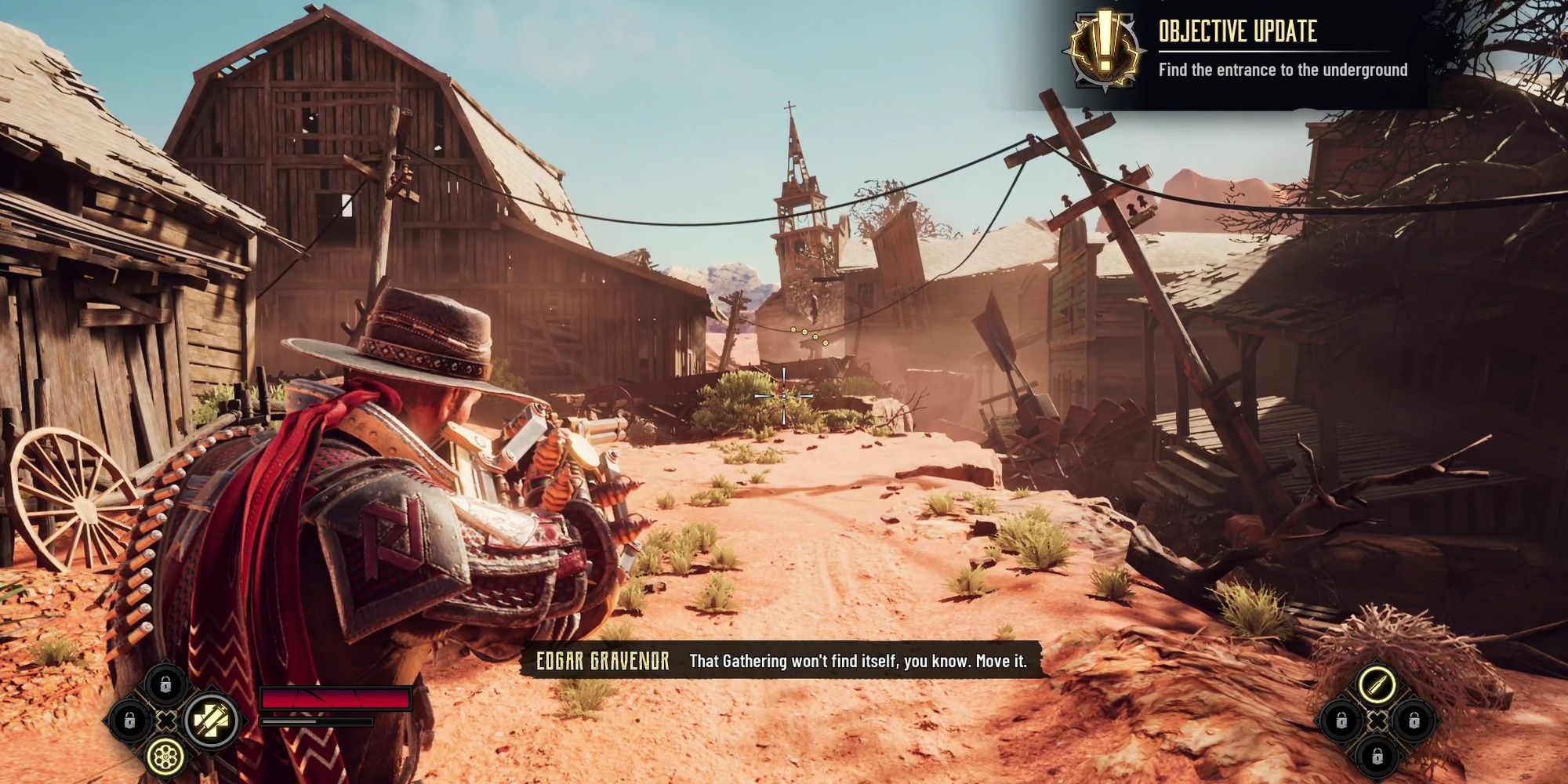Expand the left ability wheel's top locked node
Image resolution: width=1568 pixels, height=784 pixels.
pyautogui.click(x=165, y=684)
